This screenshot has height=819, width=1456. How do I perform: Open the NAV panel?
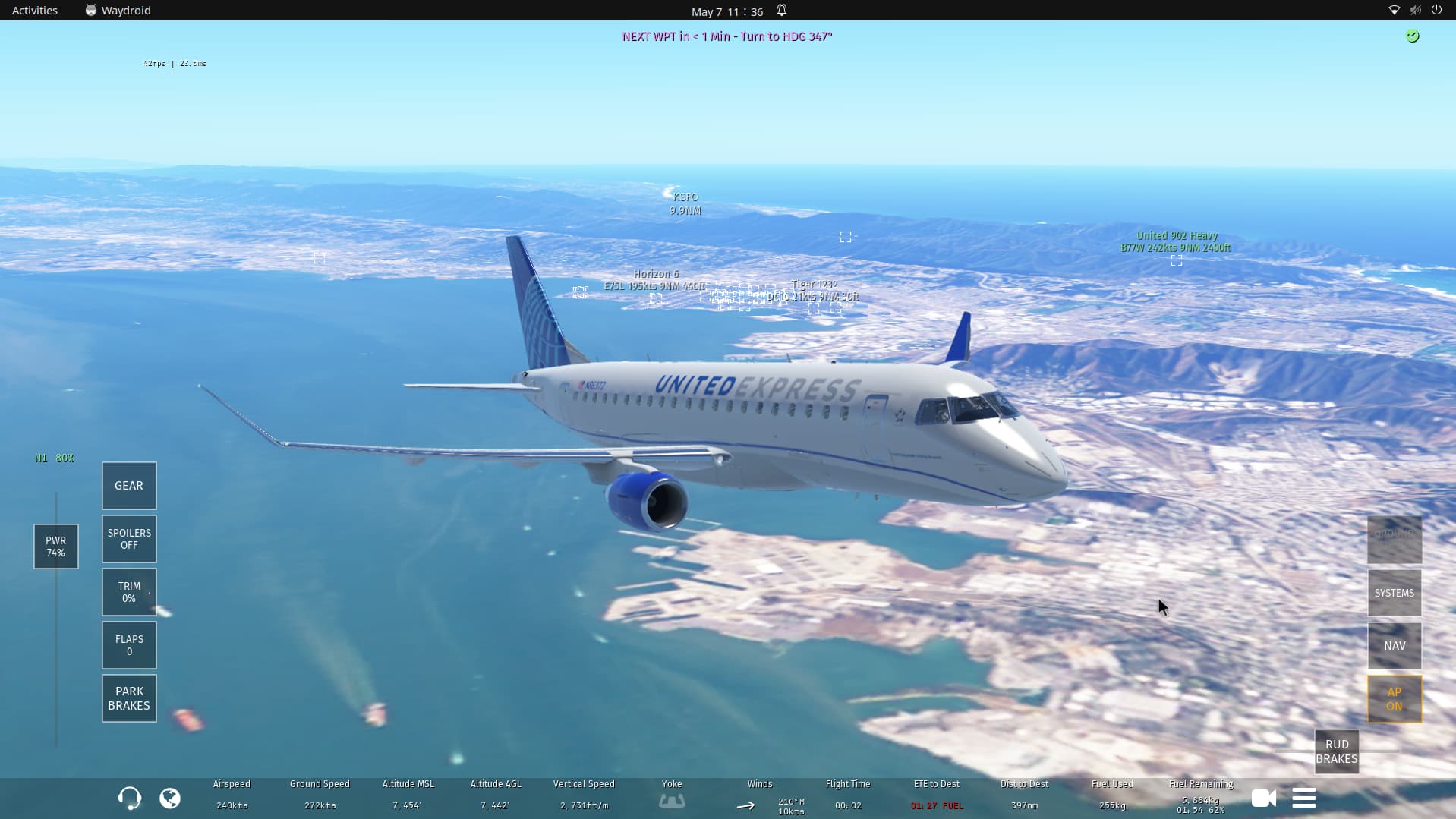[x=1394, y=646]
